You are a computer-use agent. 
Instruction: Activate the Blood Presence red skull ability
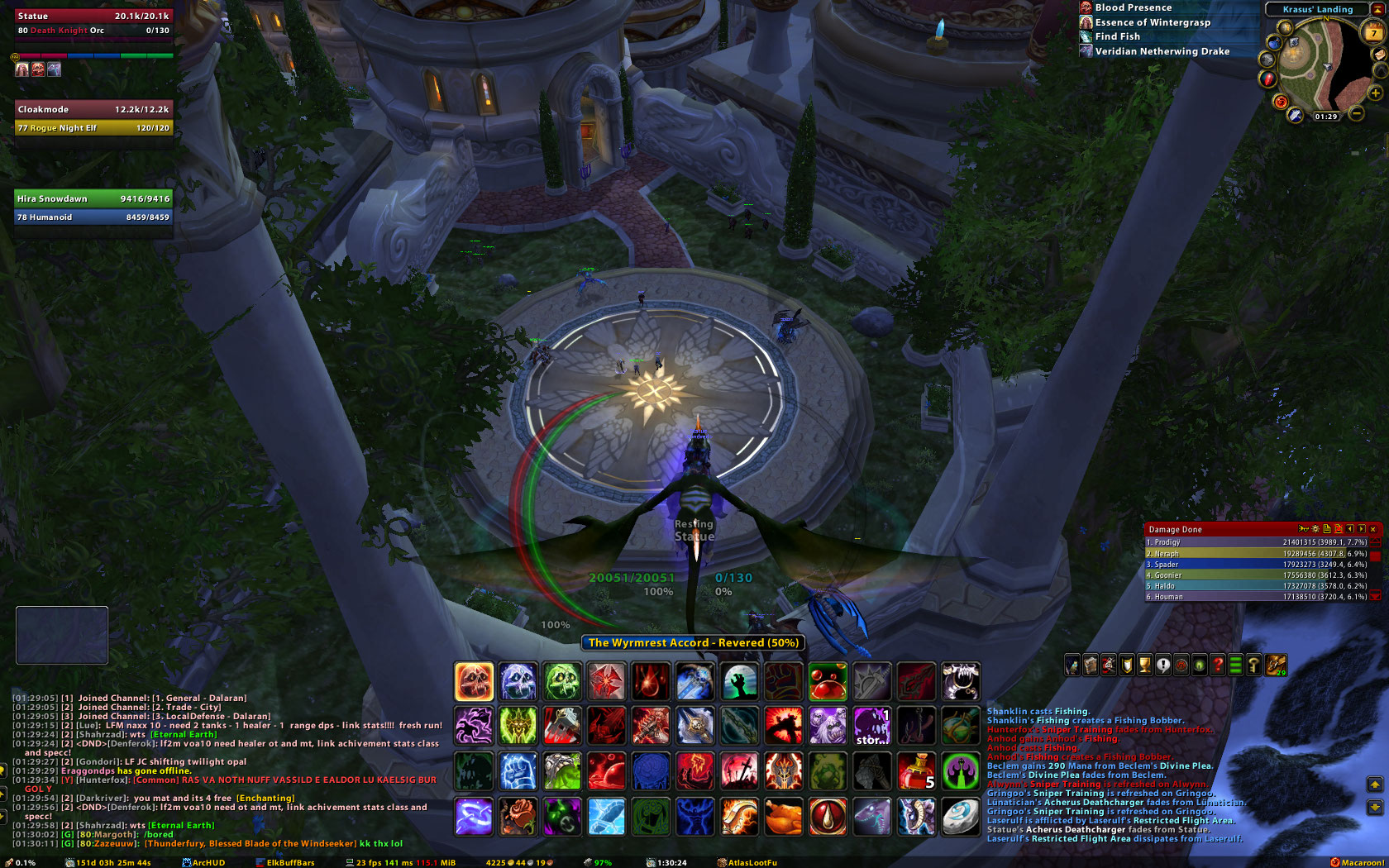[x=474, y=682]
